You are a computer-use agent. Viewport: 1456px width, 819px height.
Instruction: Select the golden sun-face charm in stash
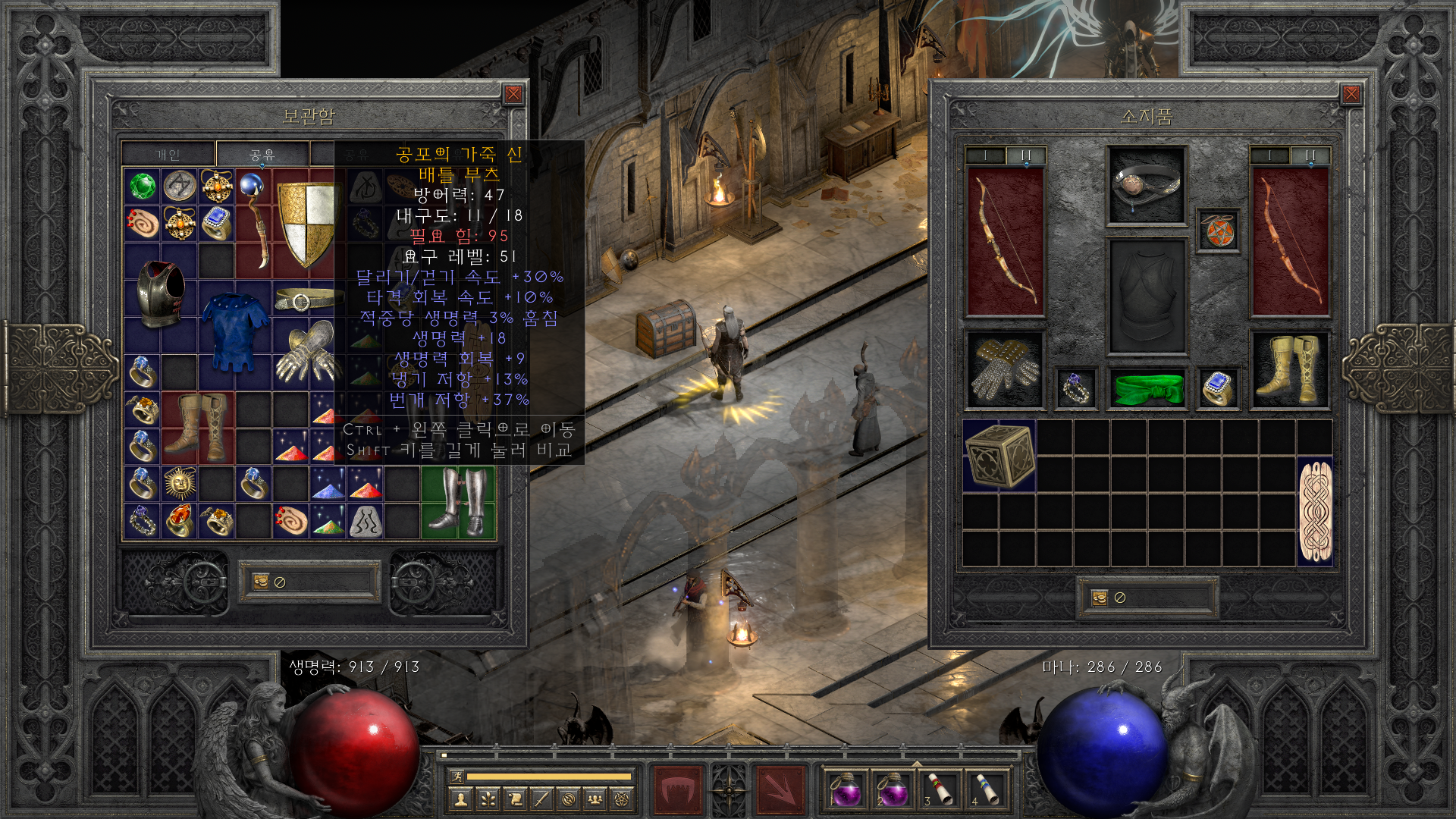180,483
